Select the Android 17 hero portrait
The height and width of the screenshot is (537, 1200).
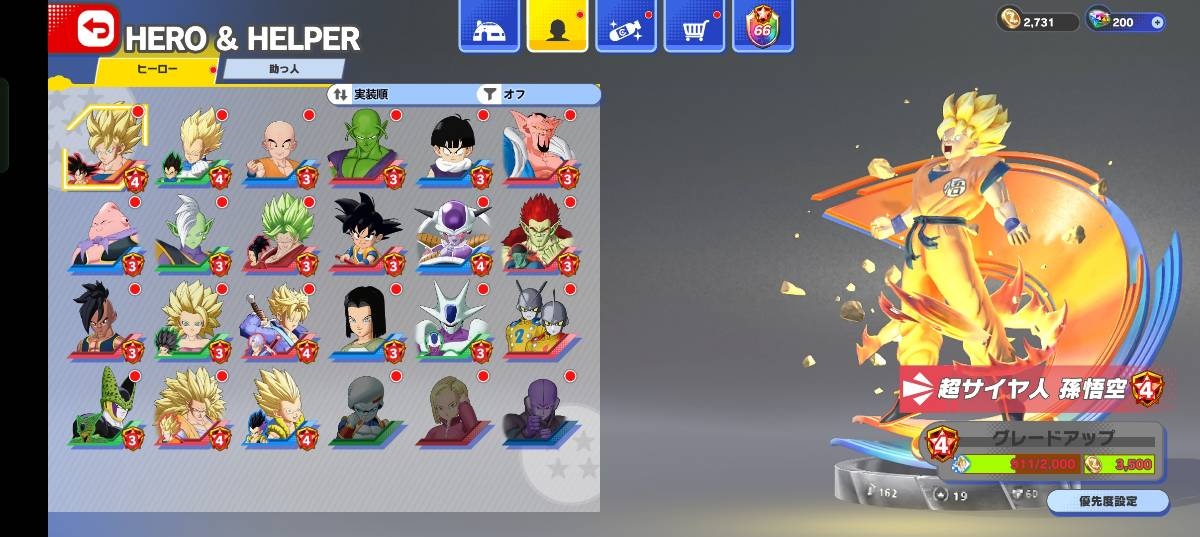point(364,322)
